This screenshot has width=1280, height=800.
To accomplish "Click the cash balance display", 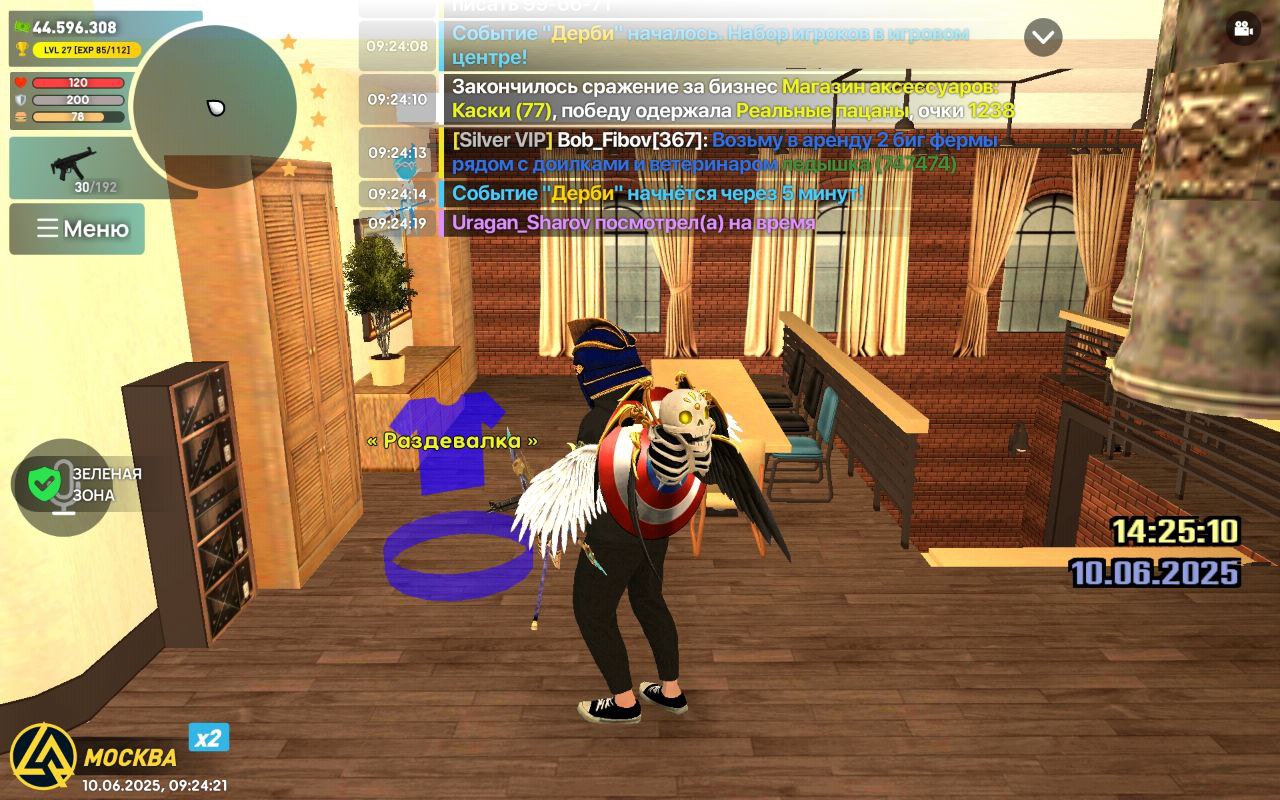I will click(x=66, y=27).
